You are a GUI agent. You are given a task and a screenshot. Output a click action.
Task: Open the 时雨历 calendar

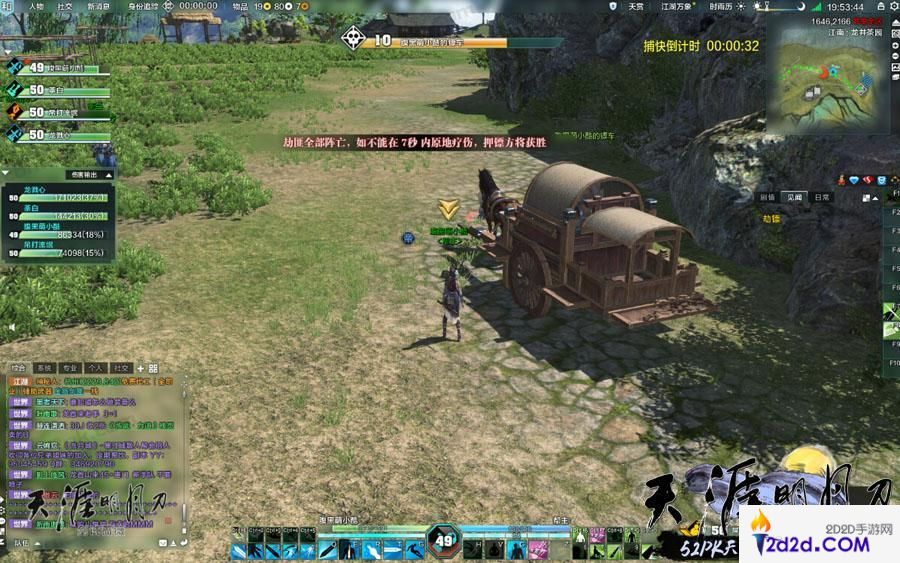(720, 6)
